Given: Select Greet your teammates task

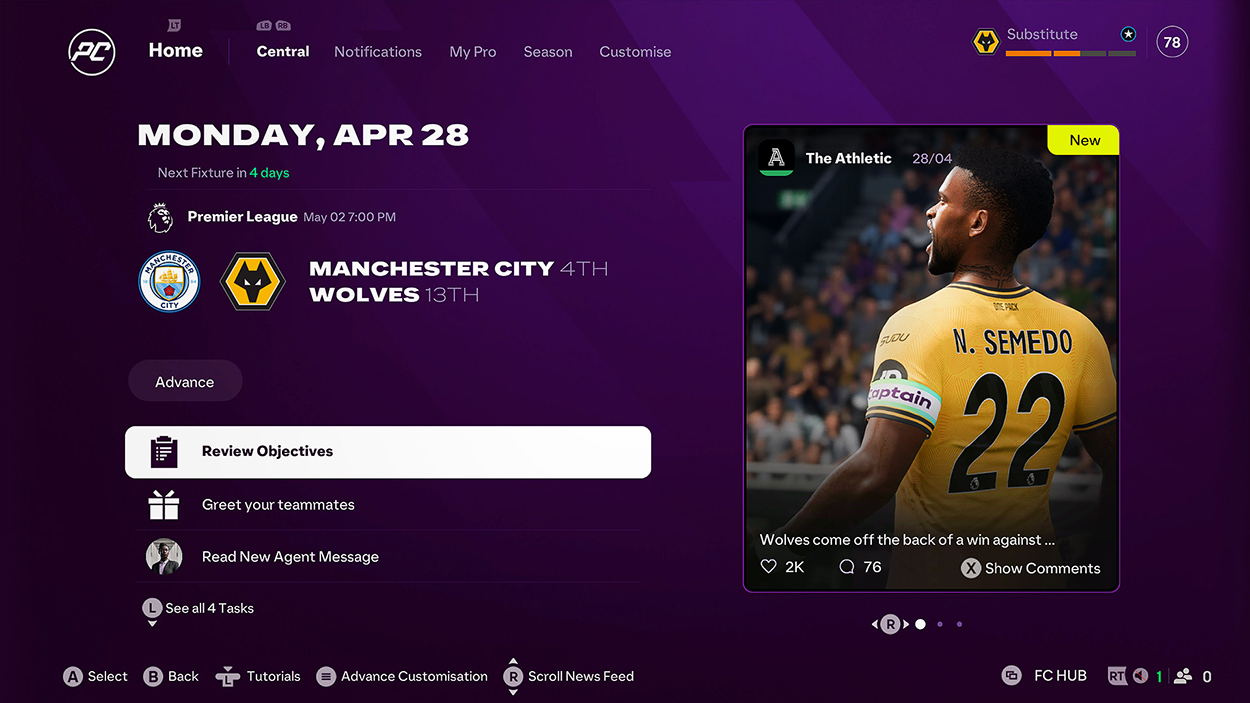Looking at the screenshot, I should point(388,505).
